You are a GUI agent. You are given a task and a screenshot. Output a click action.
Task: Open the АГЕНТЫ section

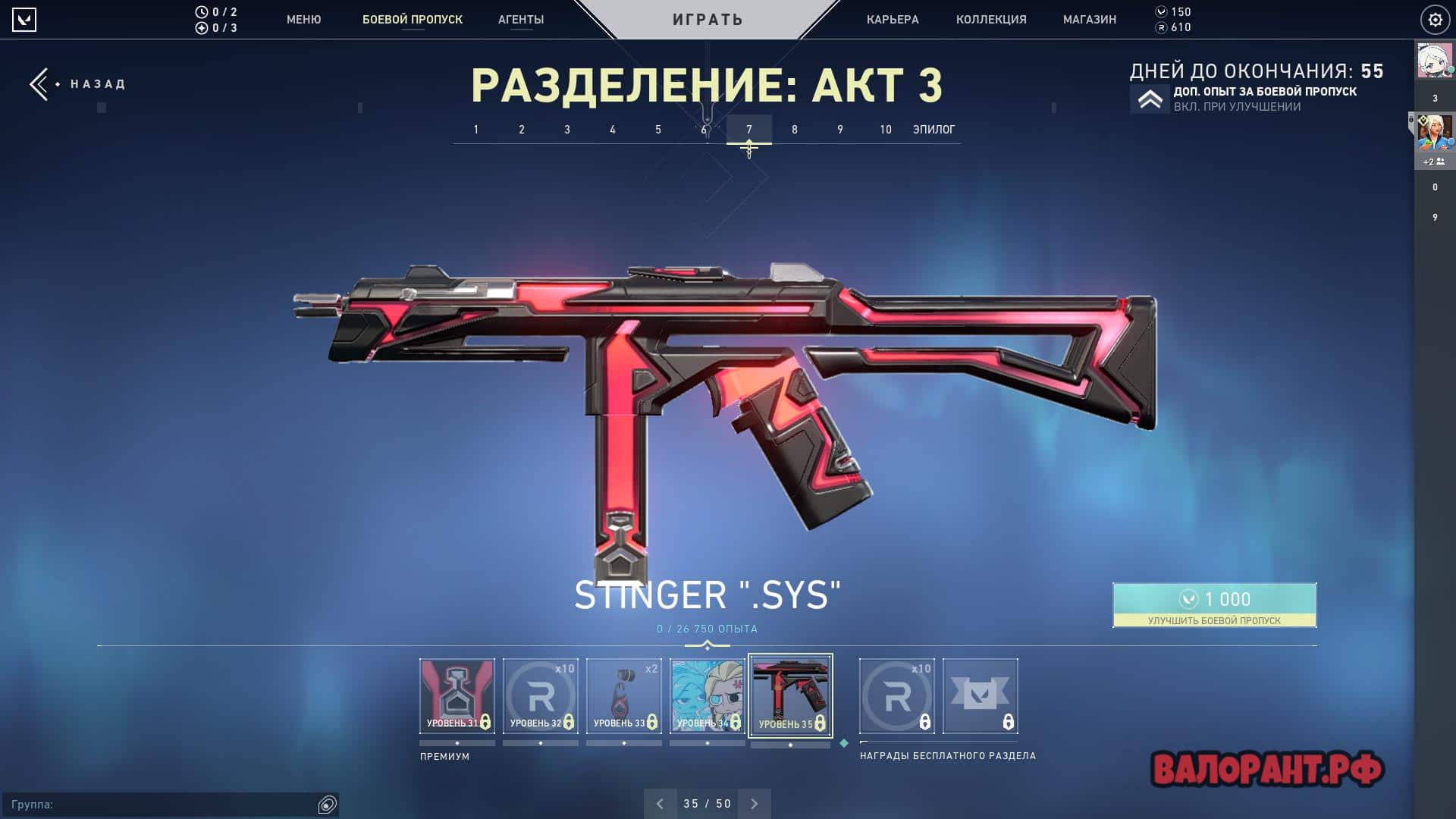pos(521,20)
